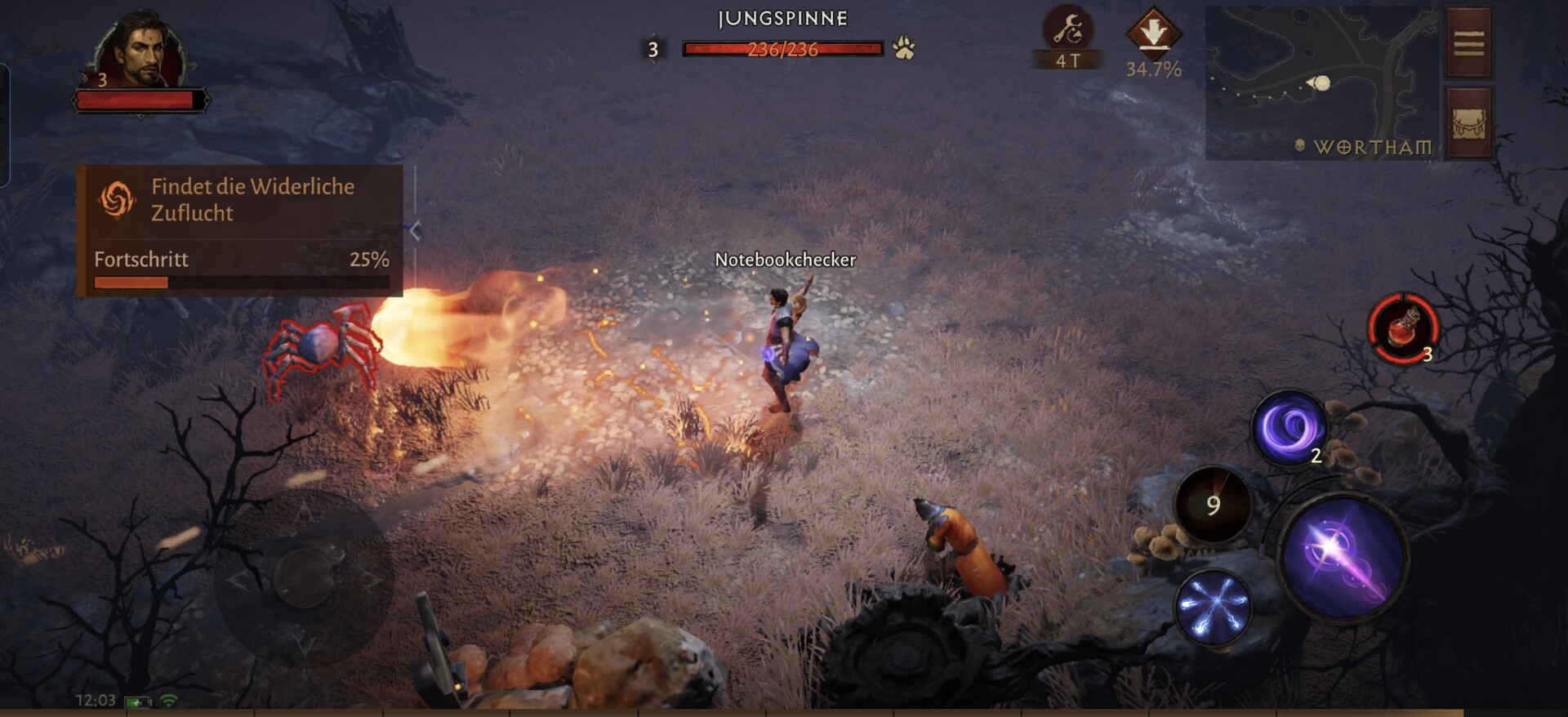Open the inventory bag button

click(1468, 123)
